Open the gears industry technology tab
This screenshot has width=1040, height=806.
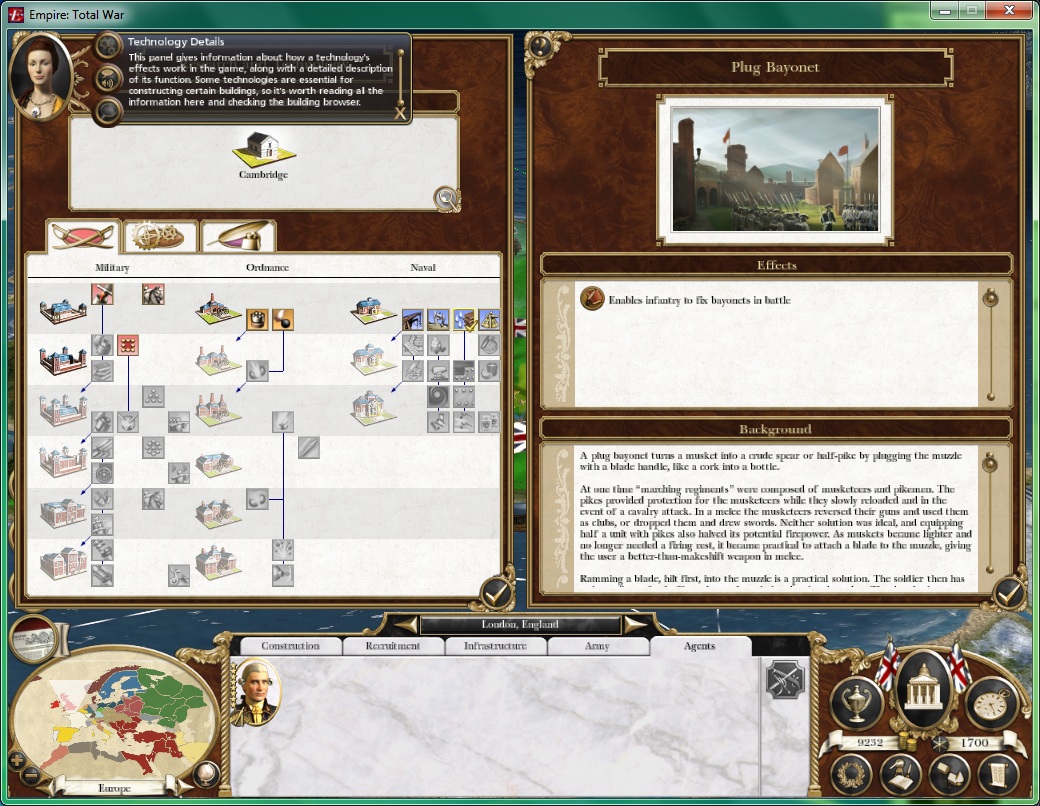click(x=160, y=236)
